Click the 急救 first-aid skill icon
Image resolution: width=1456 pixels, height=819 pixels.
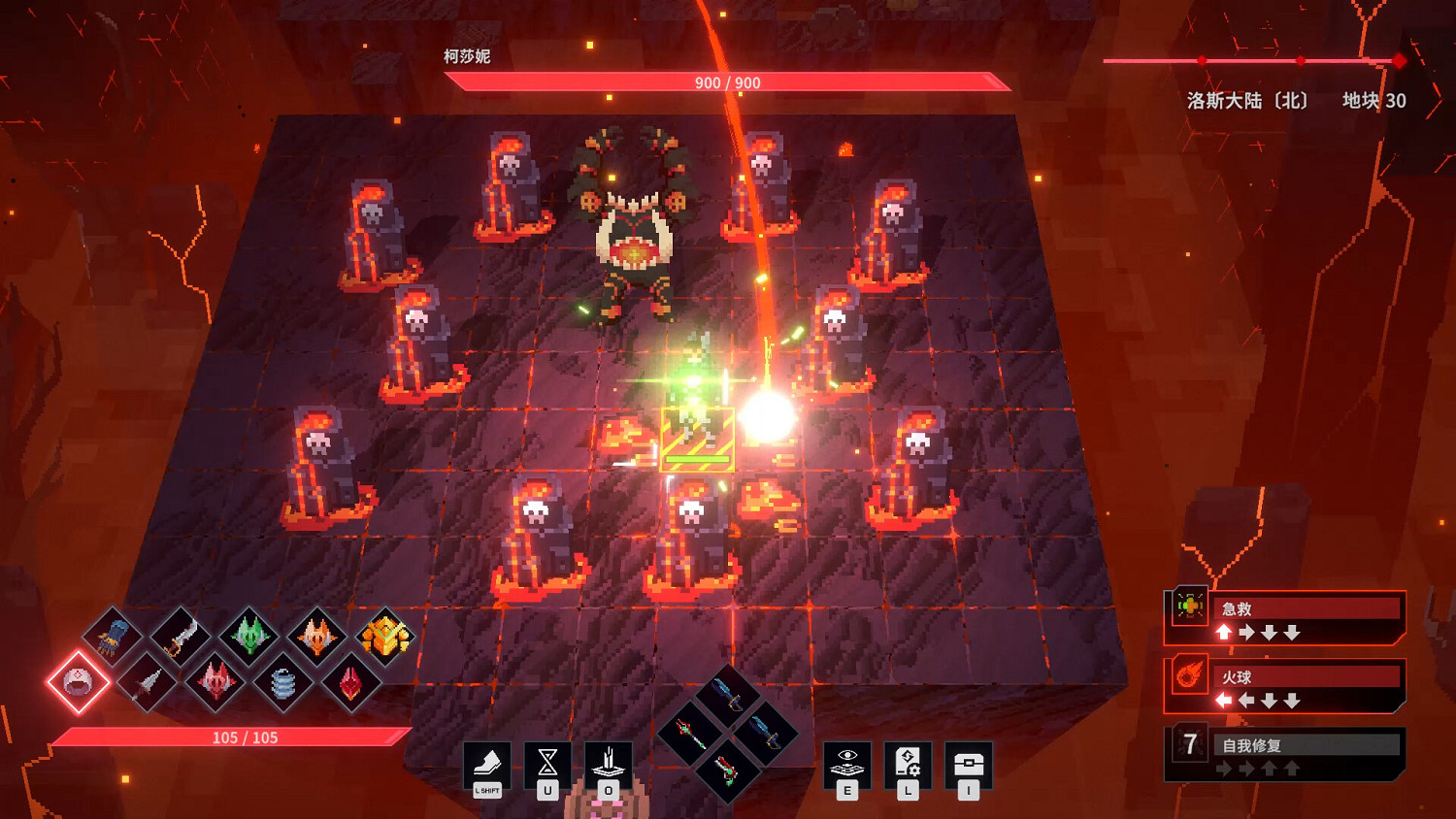[1188, 606]
